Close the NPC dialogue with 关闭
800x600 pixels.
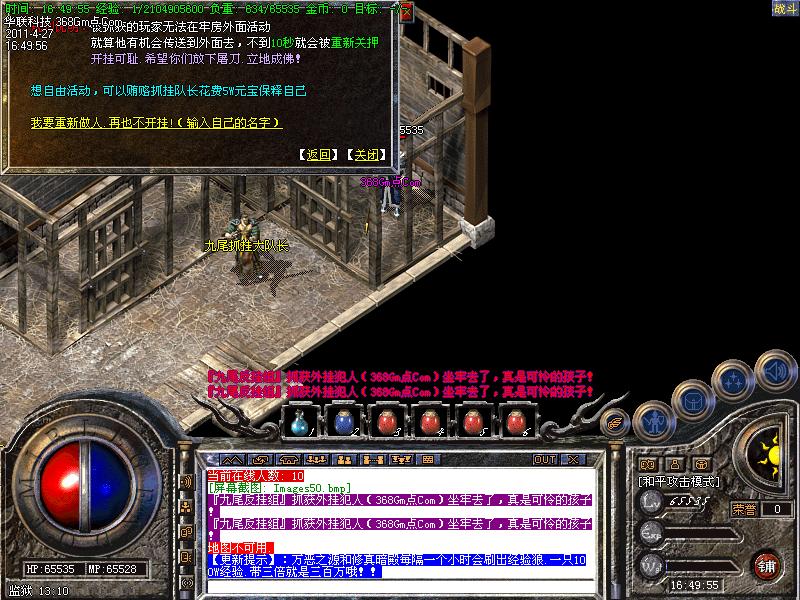tap(365, 155)
